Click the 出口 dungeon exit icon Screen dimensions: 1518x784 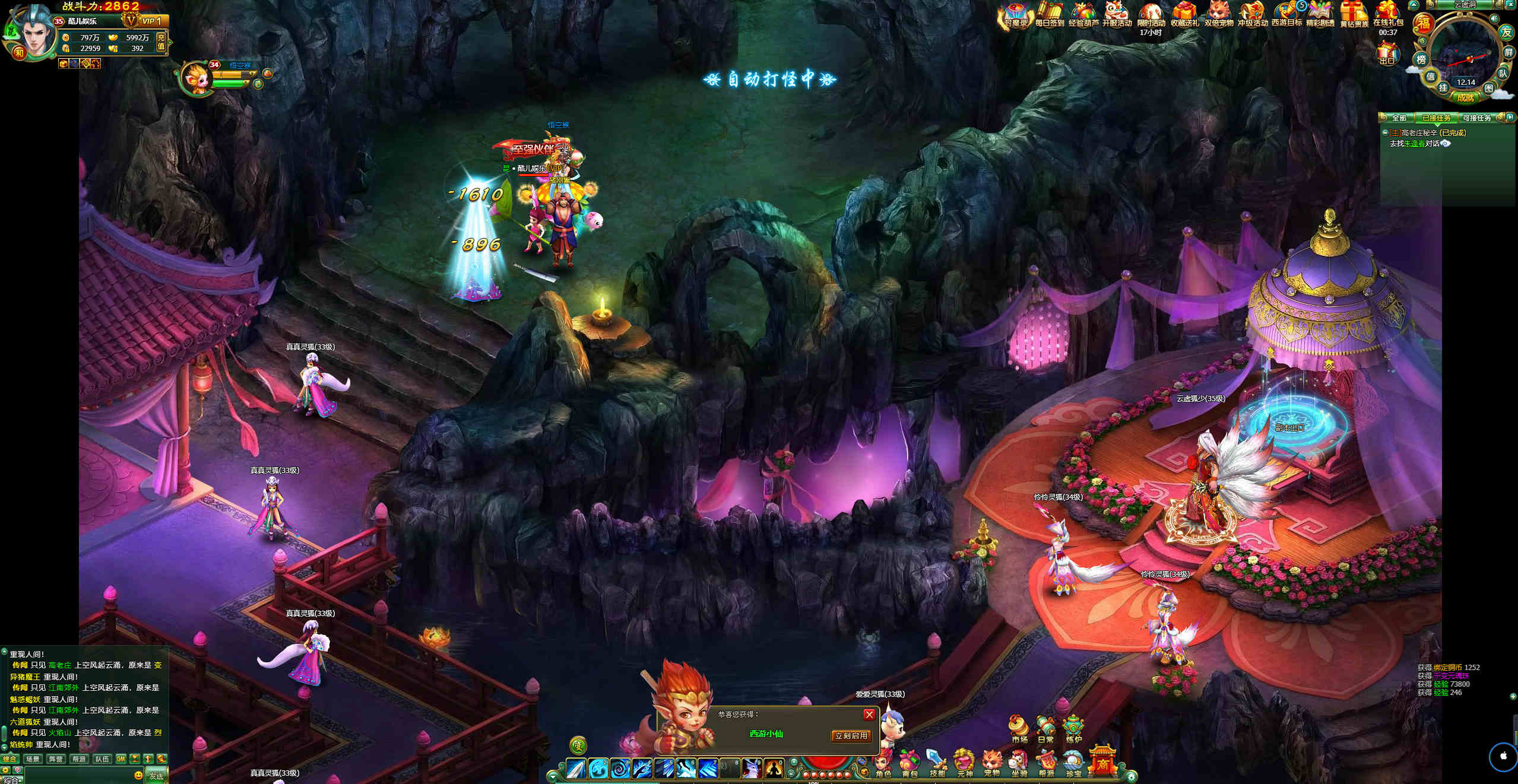(x=1387, y=55)
